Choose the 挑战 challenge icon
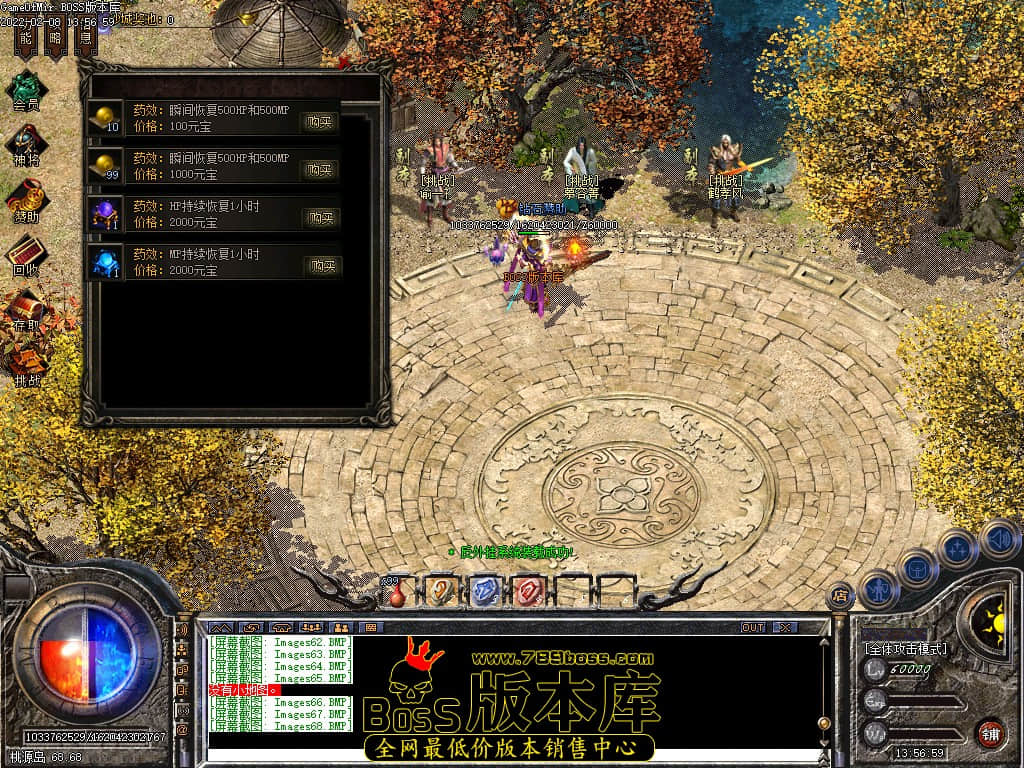This screenshot has width=1024, height=768. coord(26,363)
